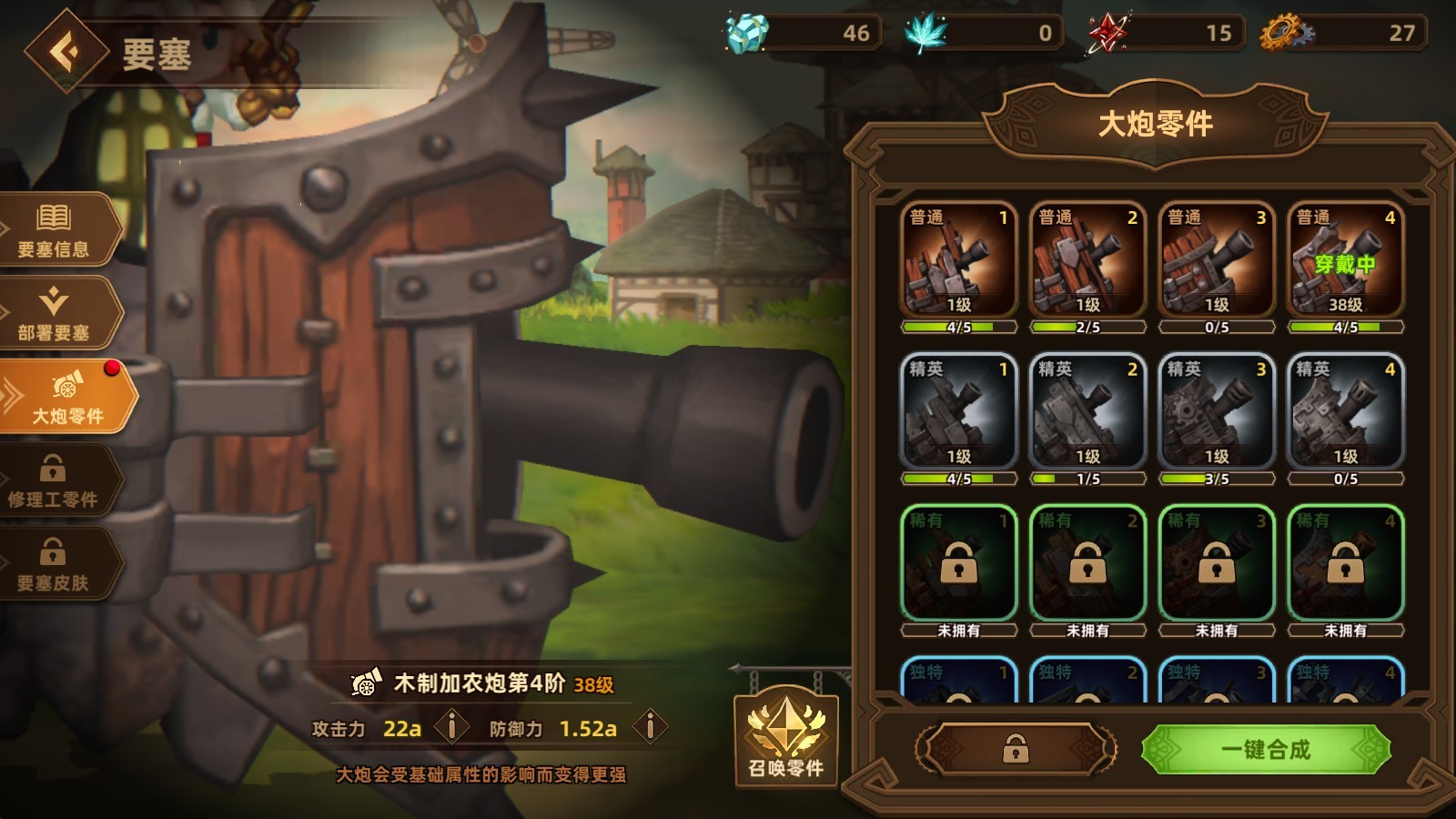Tap the defense info icon next to 1.52a

click(x=649, y=726)
